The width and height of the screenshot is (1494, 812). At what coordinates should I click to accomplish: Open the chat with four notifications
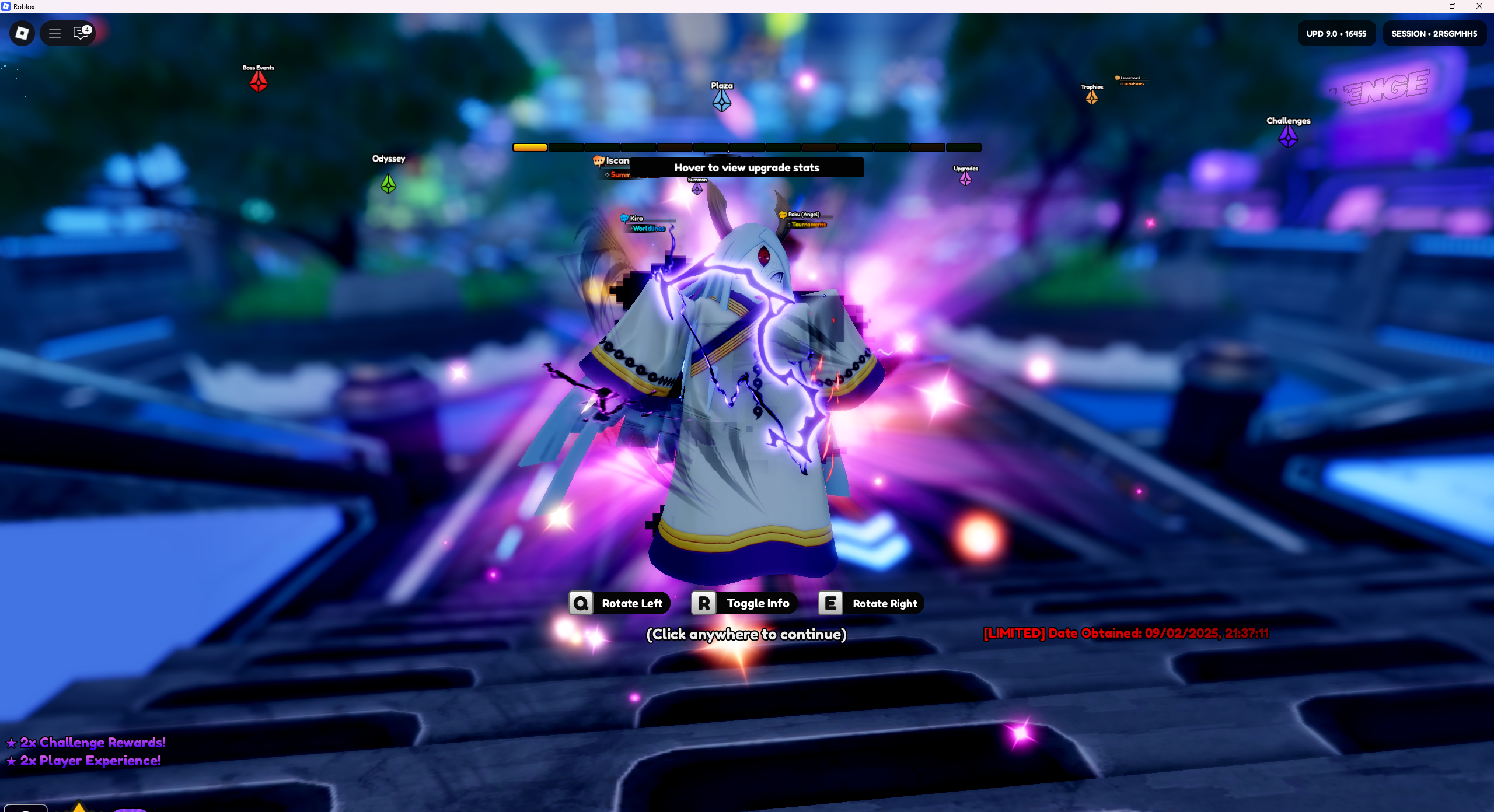tap(81, 33)
